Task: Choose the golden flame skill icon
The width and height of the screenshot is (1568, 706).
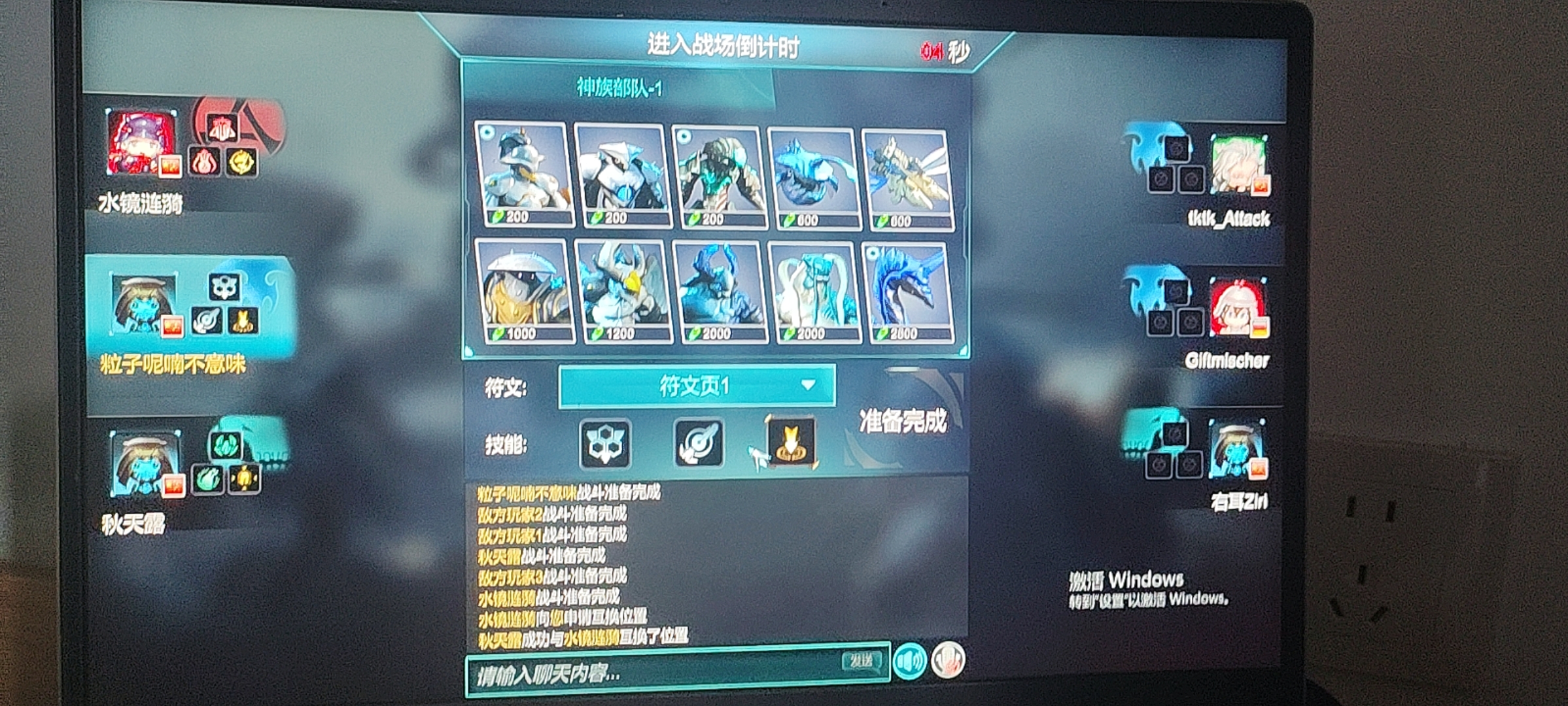Action: (792, 443)
